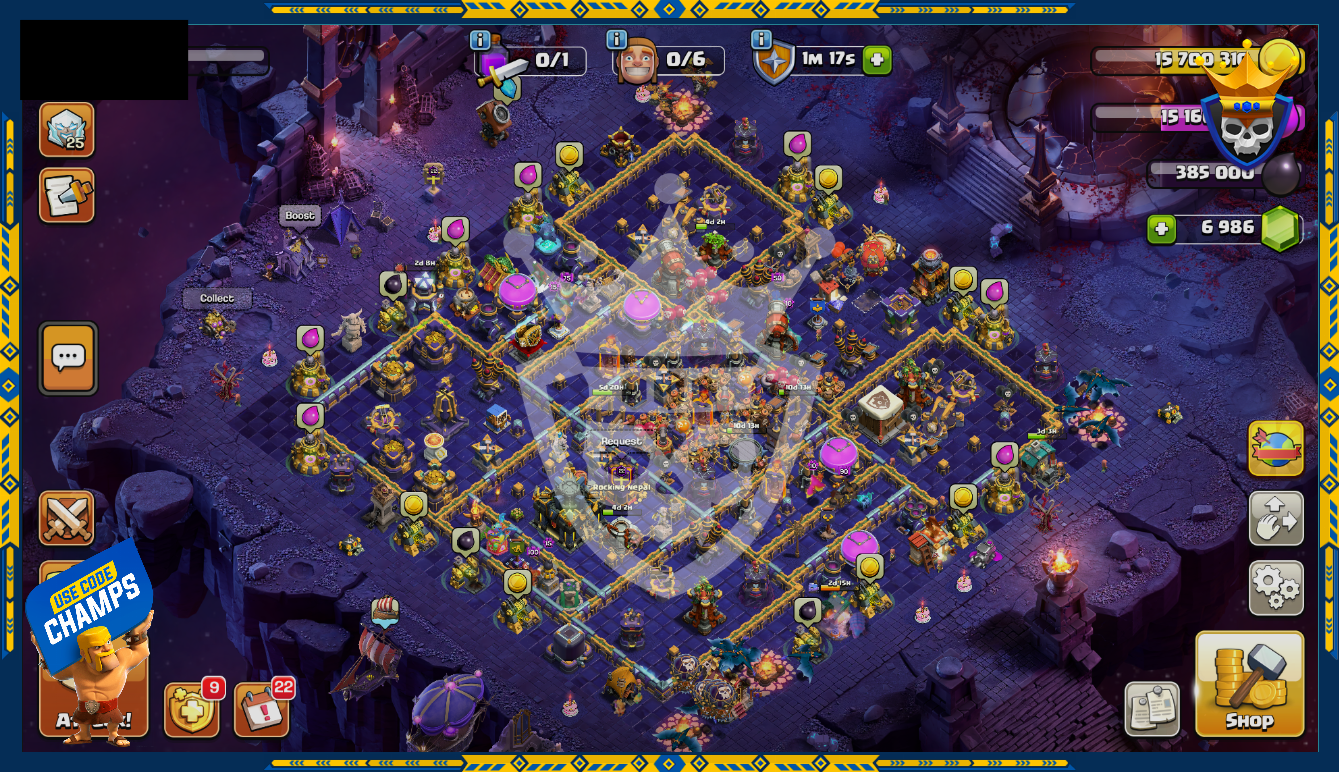Screen dimensions: 1339x772
Task: Open the chat speech bubble
Action: [68, 357]
